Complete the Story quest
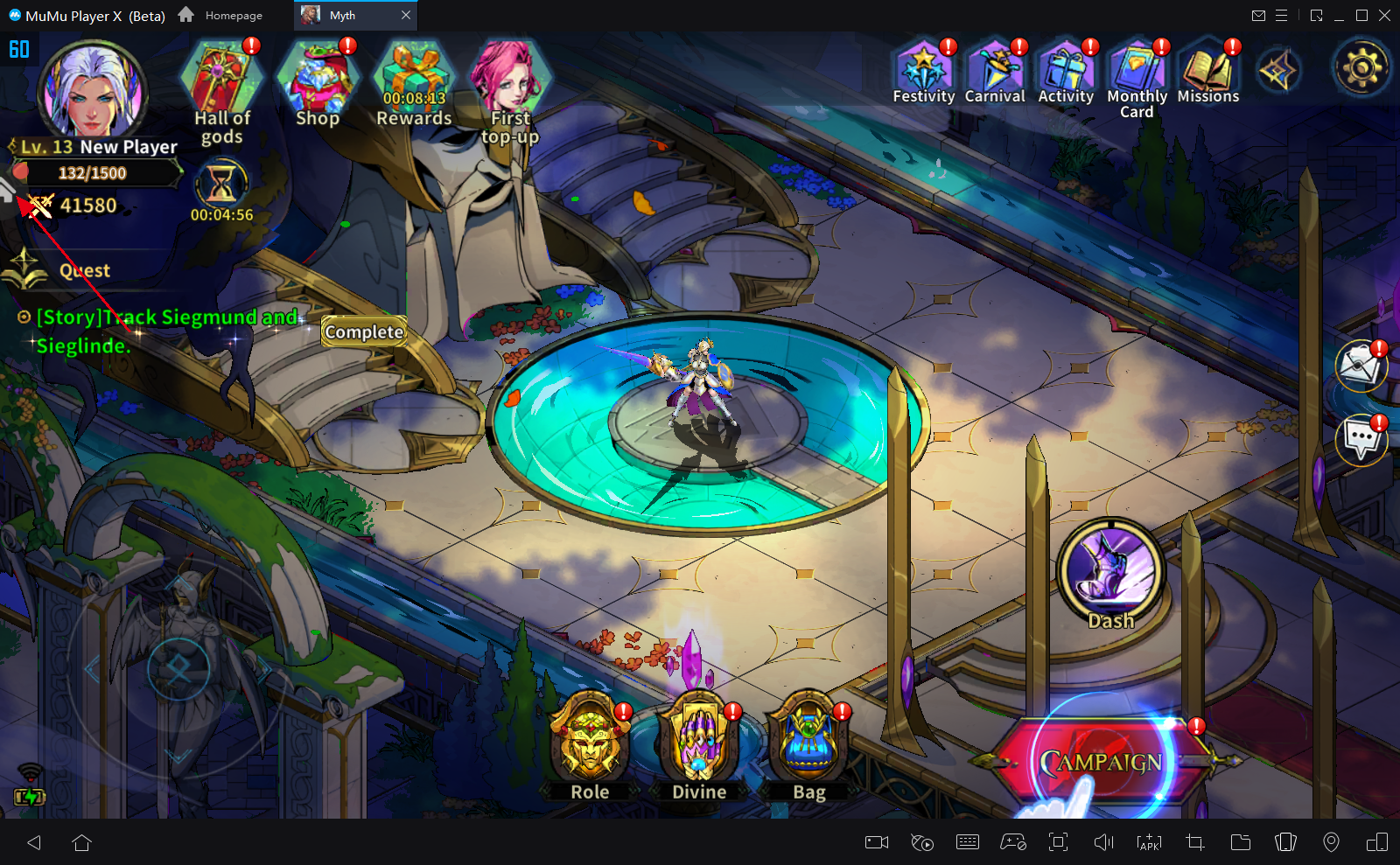Viewport: 1400px width, 865px height. pyautogui.click(x=364, y=332)
